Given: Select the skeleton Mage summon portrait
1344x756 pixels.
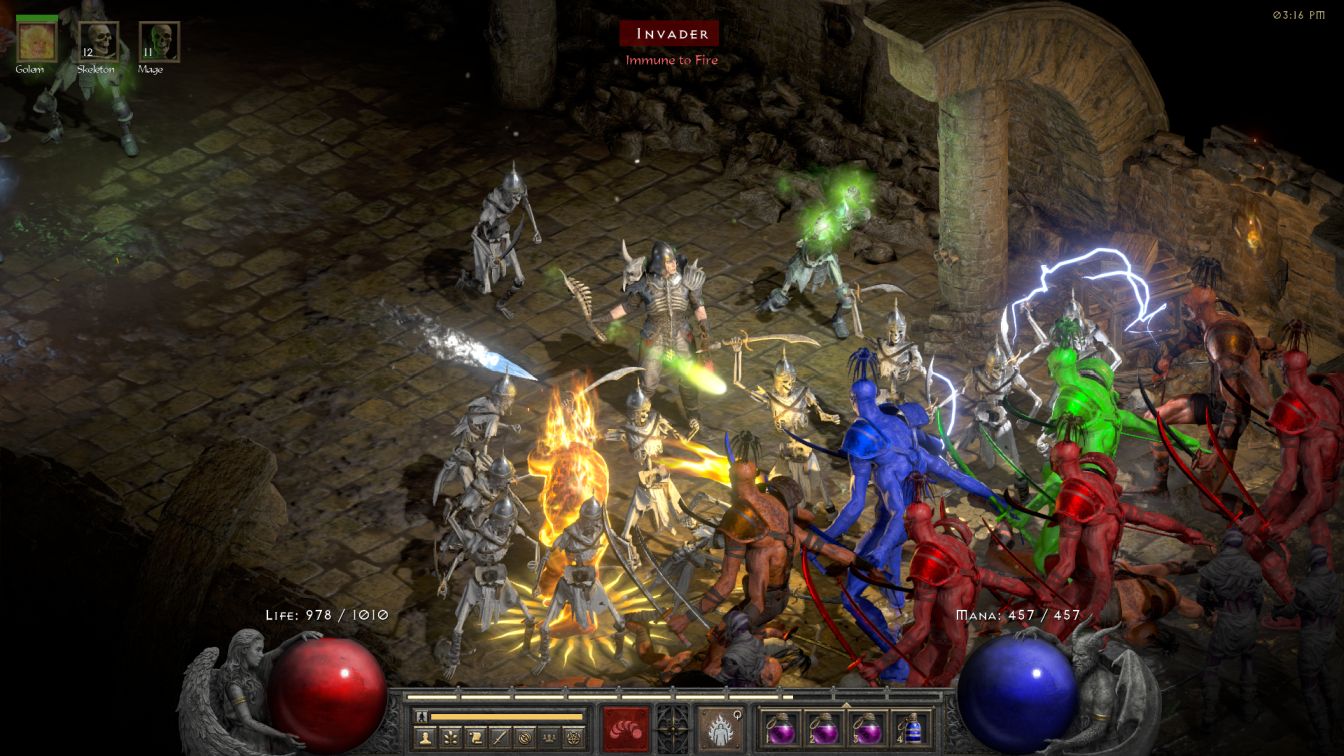Looking at the screenshot, I should tap(159, 41).
